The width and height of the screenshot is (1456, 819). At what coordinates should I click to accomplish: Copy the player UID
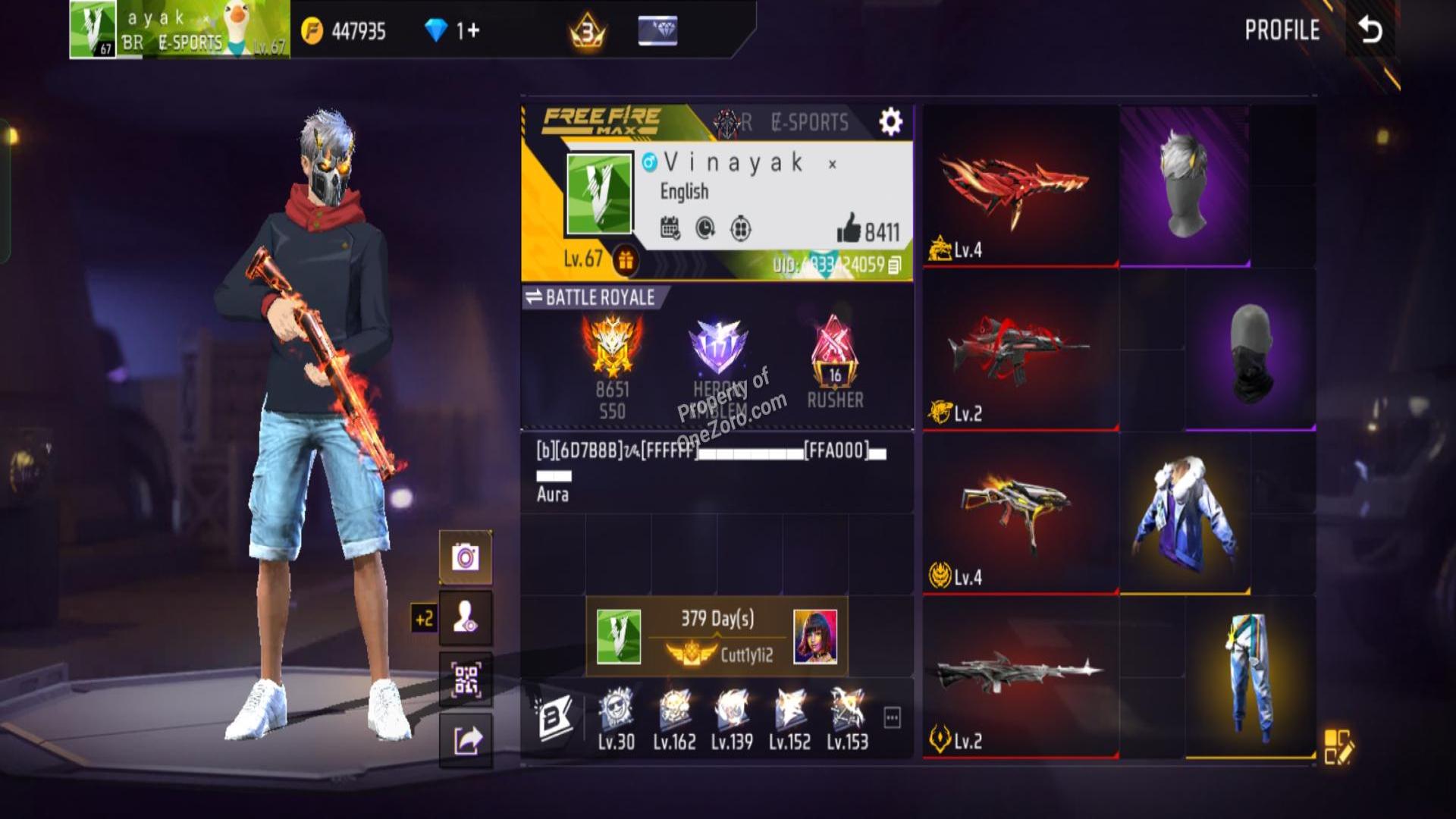click(x=895, y=265)
